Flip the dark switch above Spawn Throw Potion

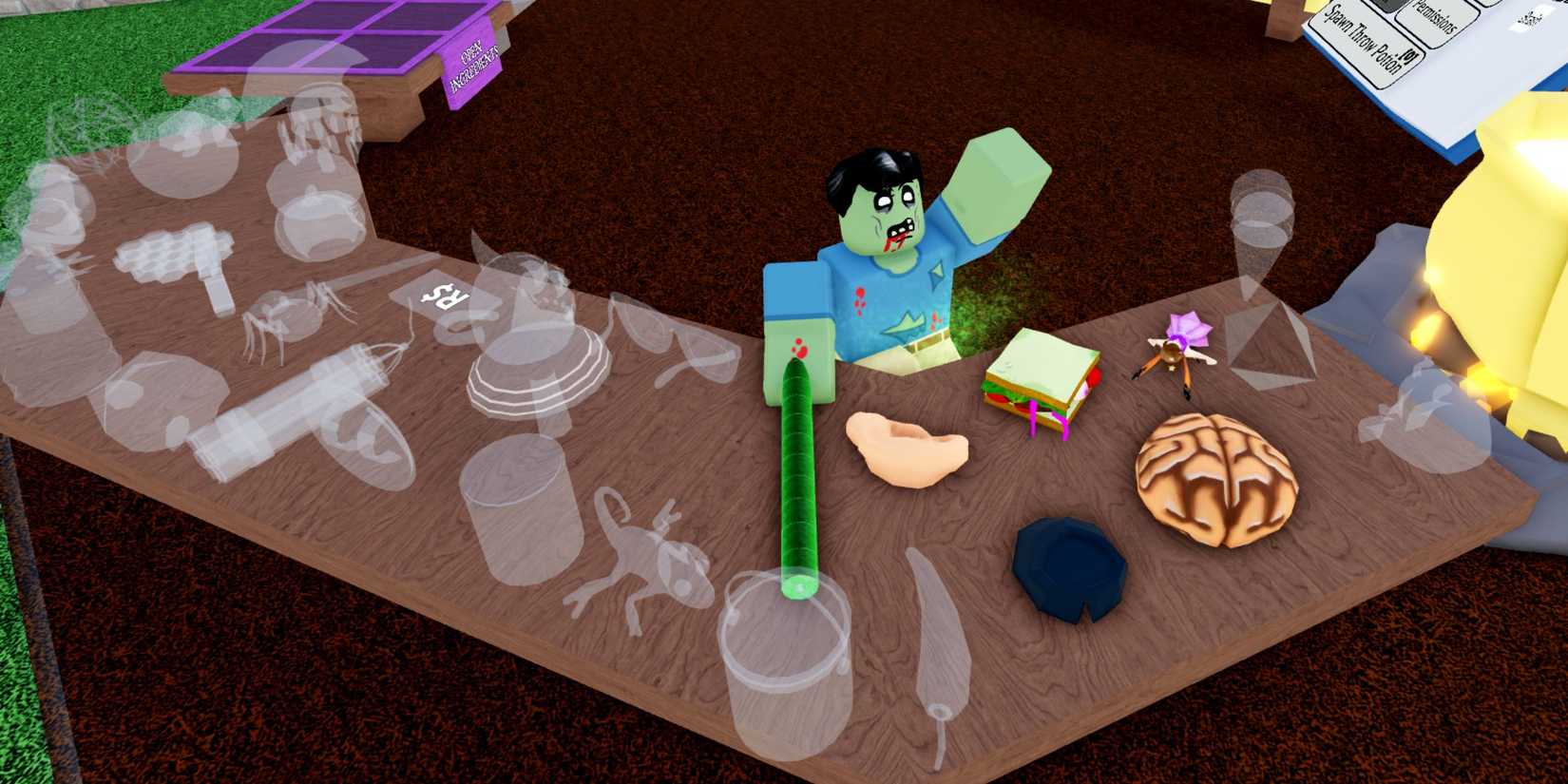tap(1386, 7)
